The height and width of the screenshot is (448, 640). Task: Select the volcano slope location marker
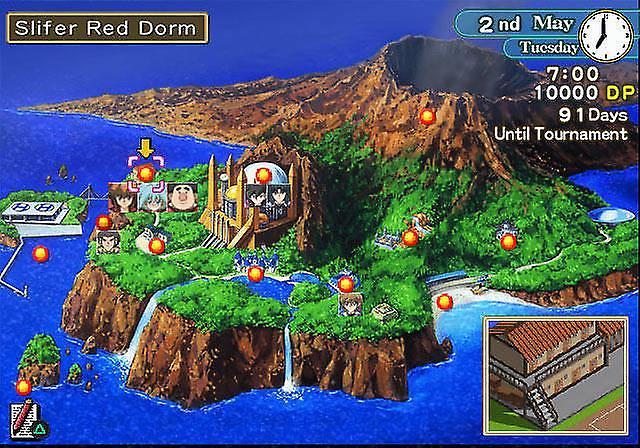pyautogui.click(x=427, y=116)
